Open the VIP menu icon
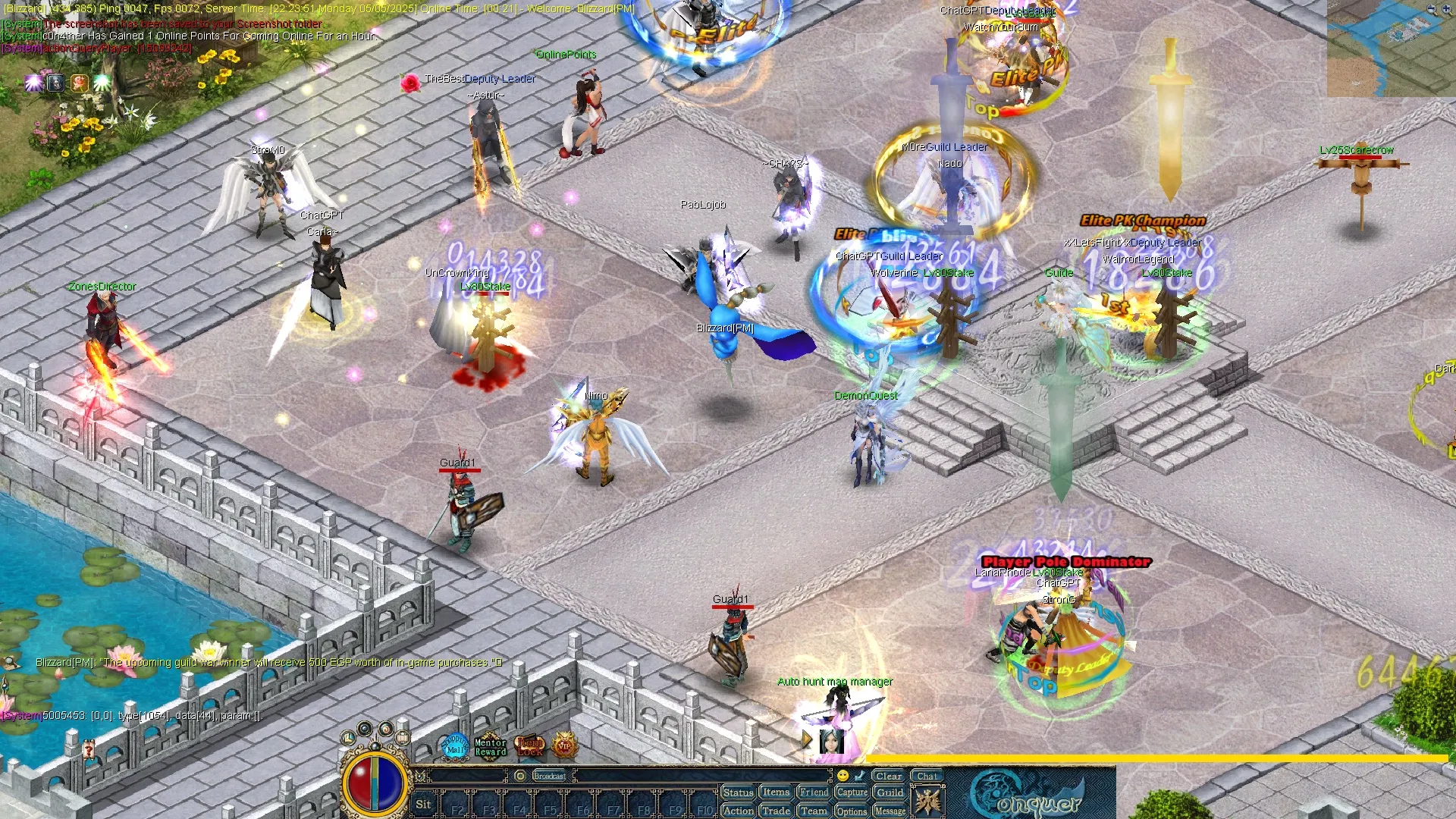This screenshot has width=1456, height=819. pos(564,745)
